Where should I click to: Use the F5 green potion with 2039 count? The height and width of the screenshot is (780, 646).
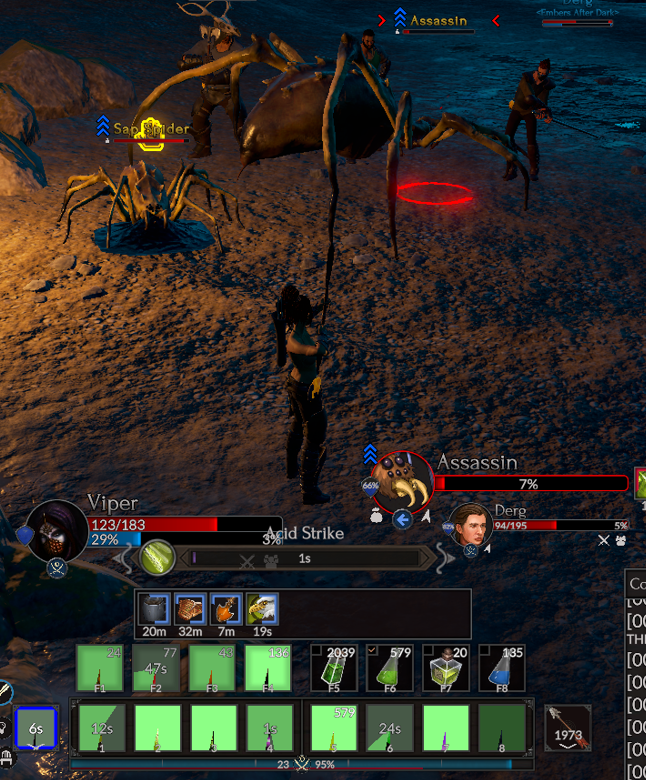pyautogui.click(x=333, y=668)
